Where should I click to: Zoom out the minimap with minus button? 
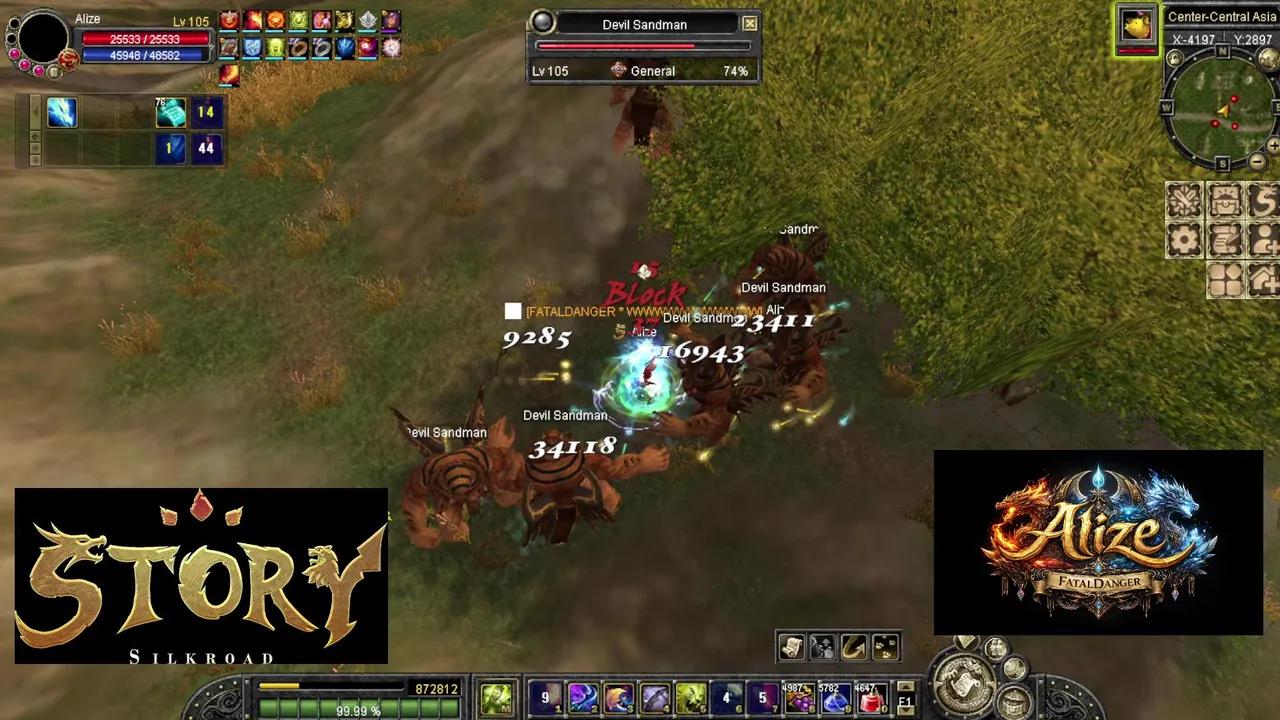[x=1257, y=160]
